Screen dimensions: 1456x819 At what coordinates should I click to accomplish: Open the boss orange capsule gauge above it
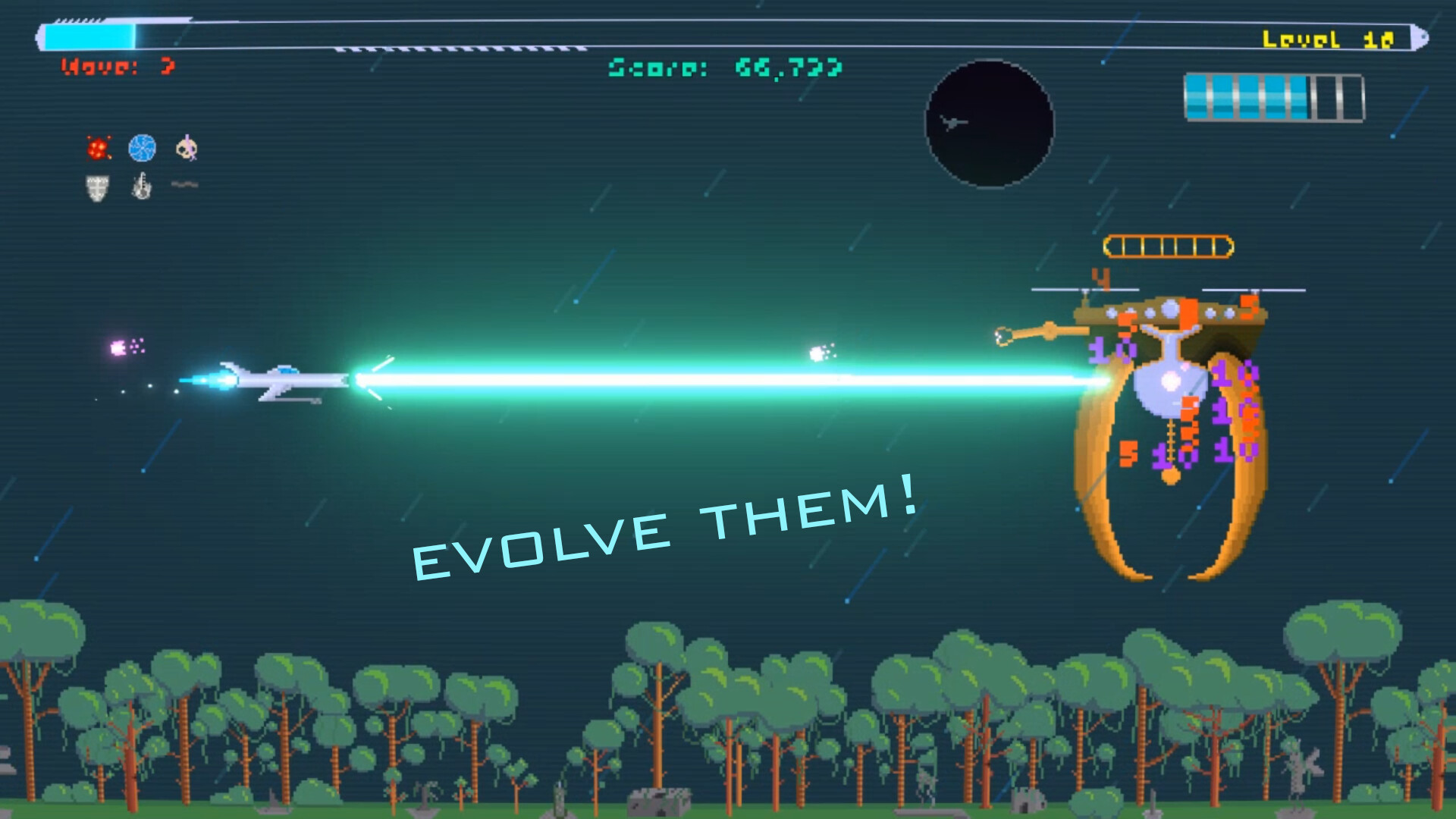pos(1168,245)
